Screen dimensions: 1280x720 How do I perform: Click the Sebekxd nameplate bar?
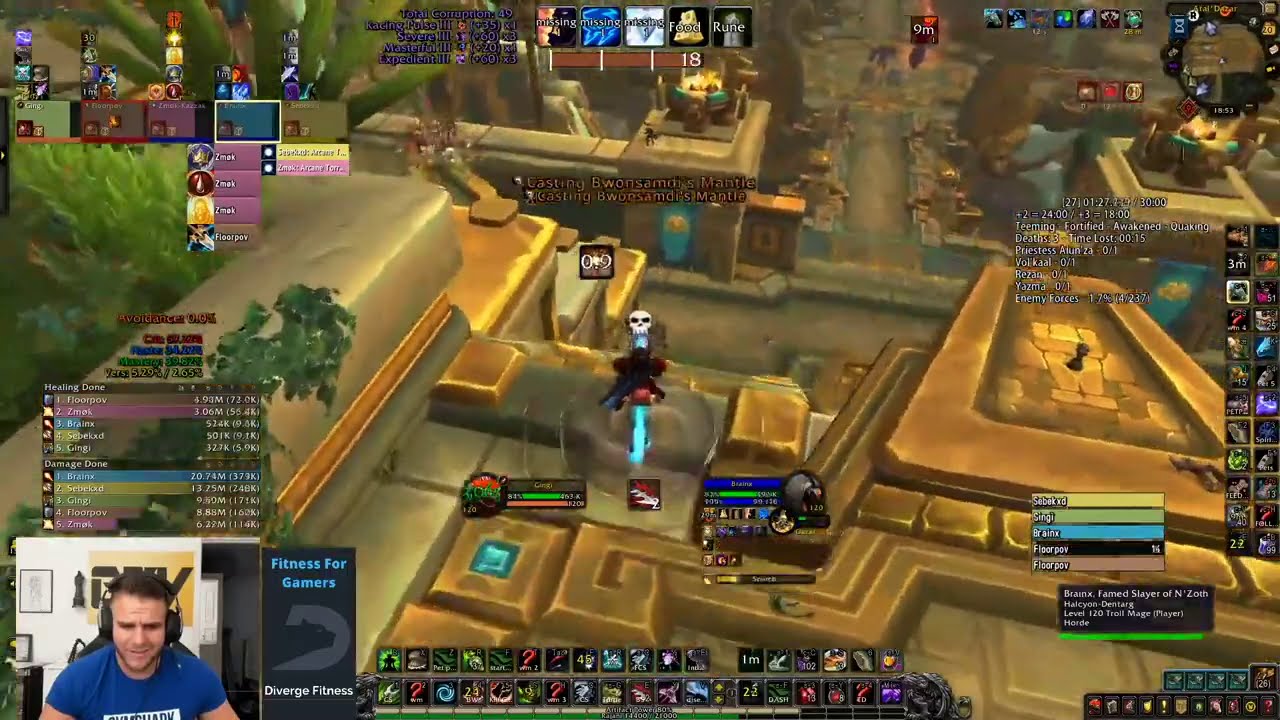click(1097, 501)
